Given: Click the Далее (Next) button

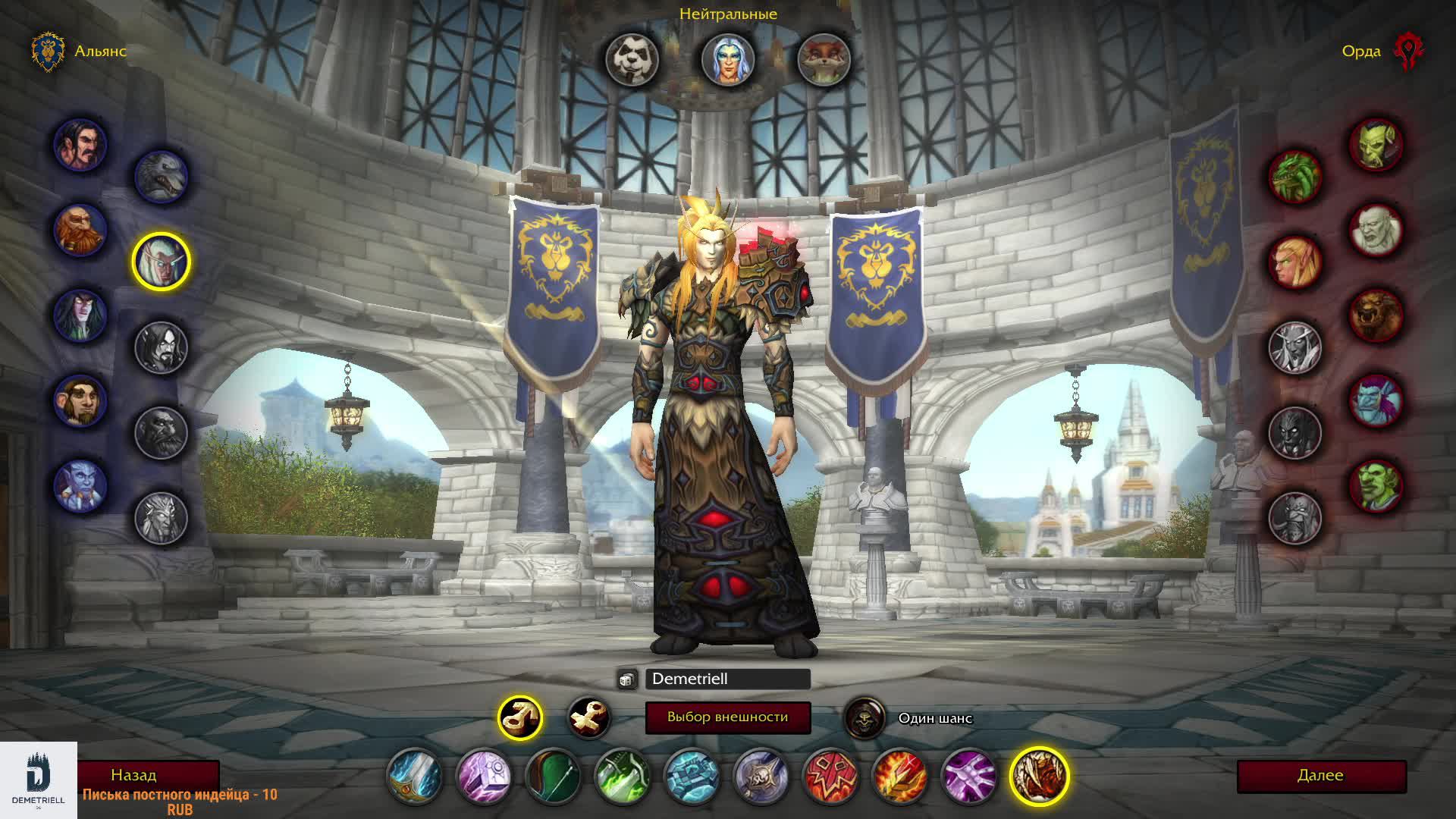Looking at the screenshot, I should click(1321, 776).
